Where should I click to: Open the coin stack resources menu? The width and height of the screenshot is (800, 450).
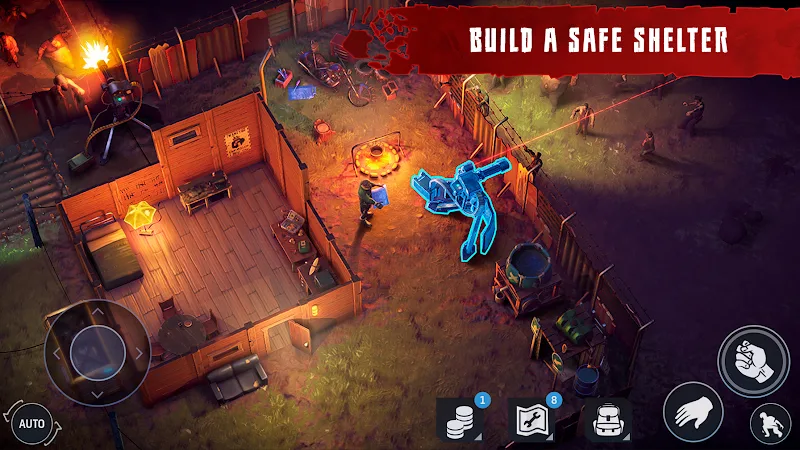point(461,421)
